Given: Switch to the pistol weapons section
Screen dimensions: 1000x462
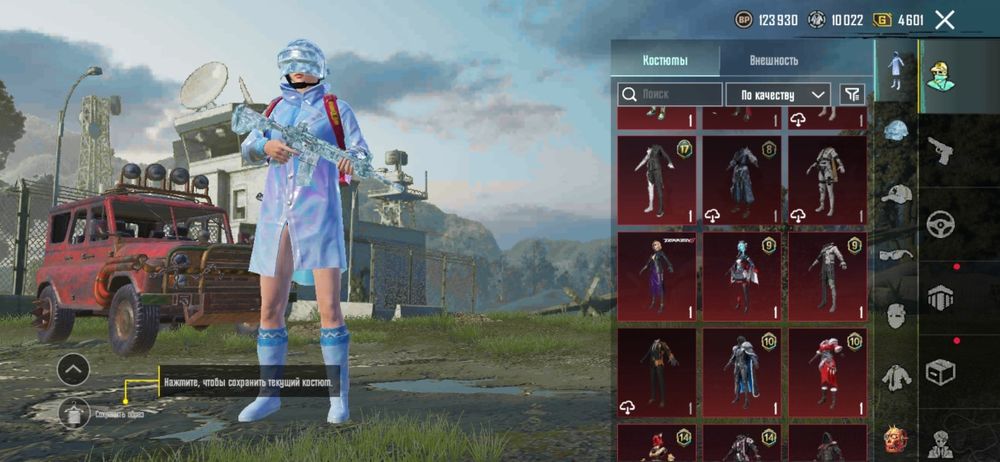Looking at the screenshot, I should point(940,150).
